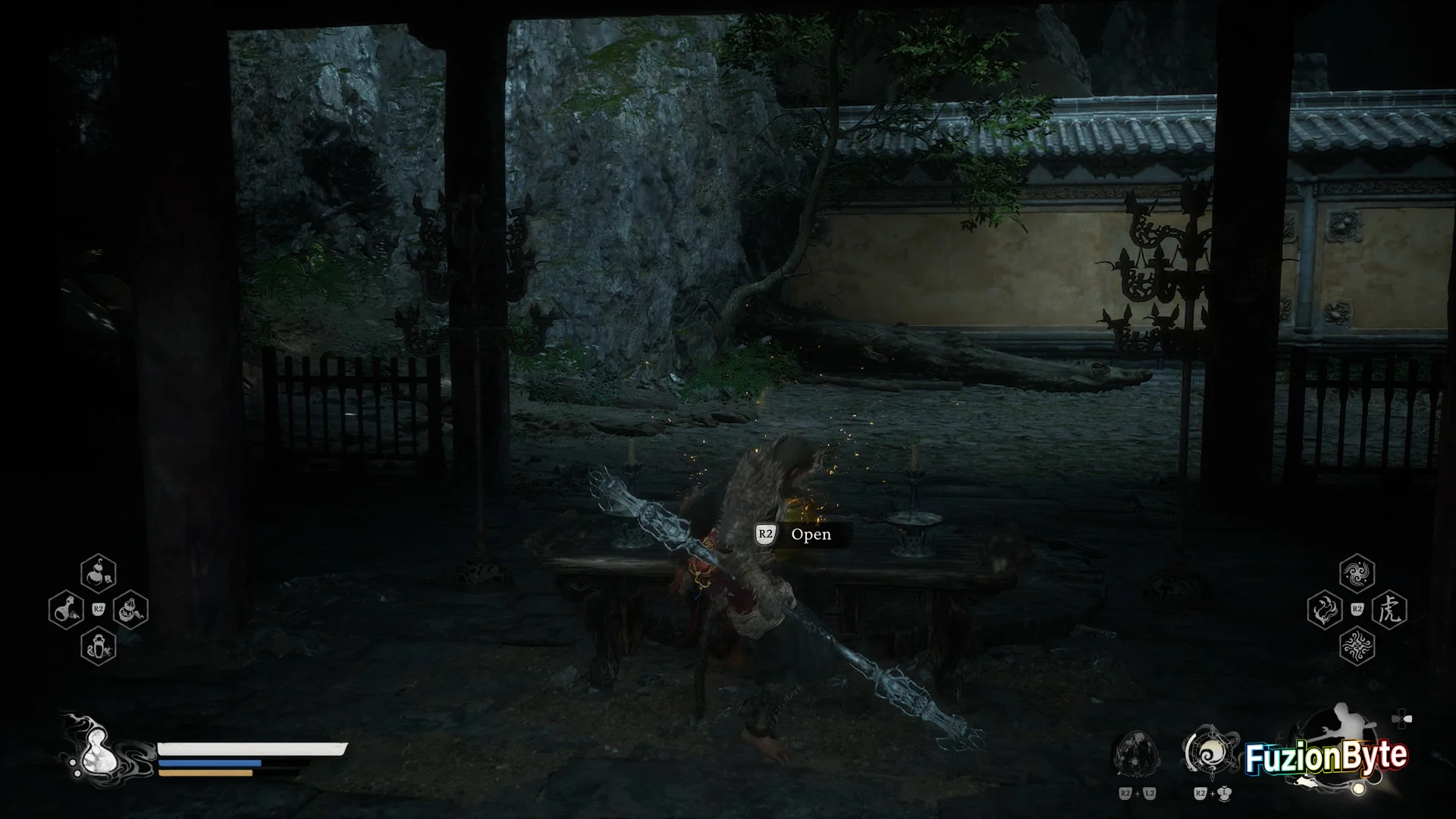1456x819 pixels.
Task: Select the tall bottle item slot
Action: click(x=99, y=645)
